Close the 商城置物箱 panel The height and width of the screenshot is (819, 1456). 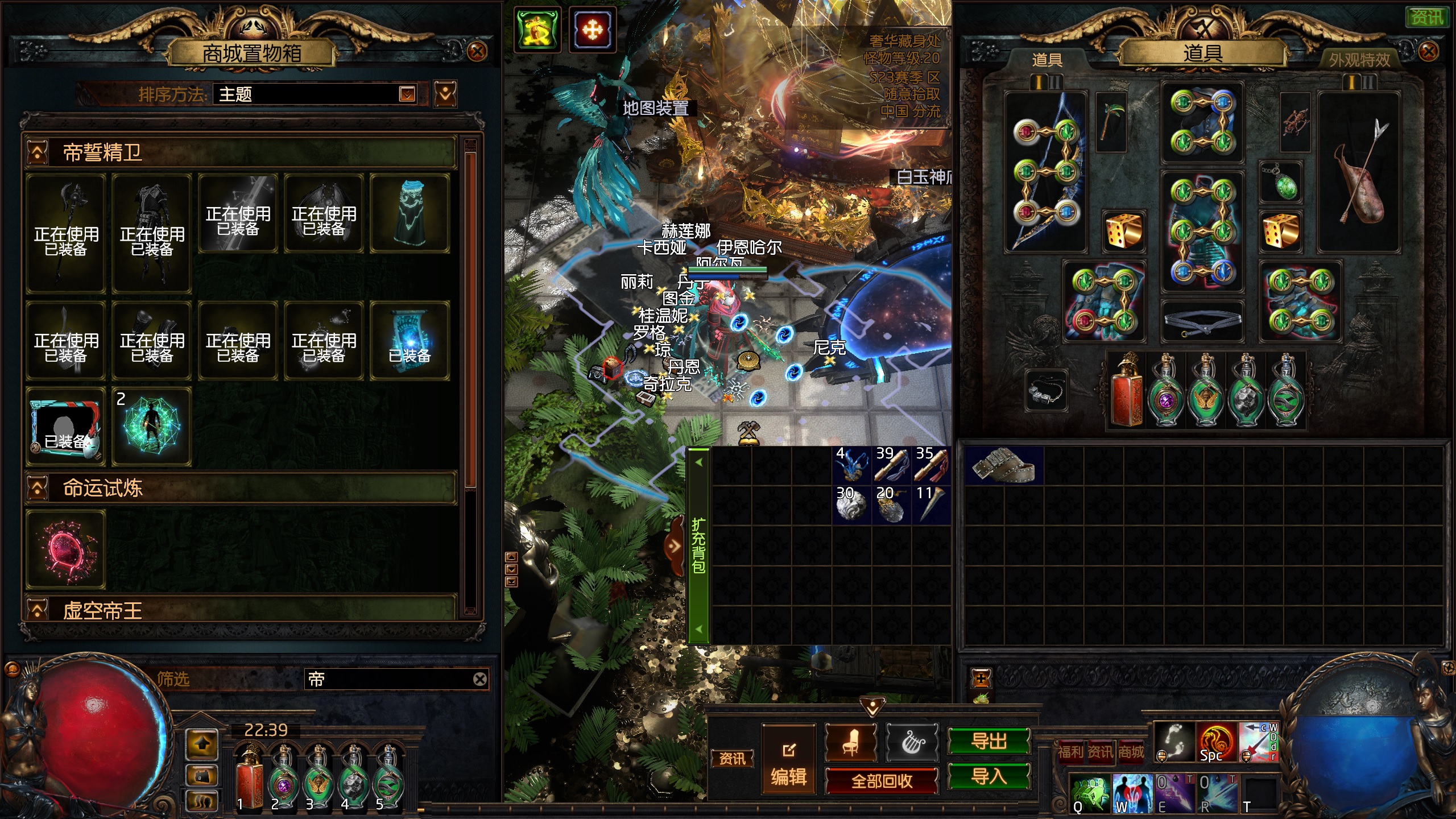(477, 52)
